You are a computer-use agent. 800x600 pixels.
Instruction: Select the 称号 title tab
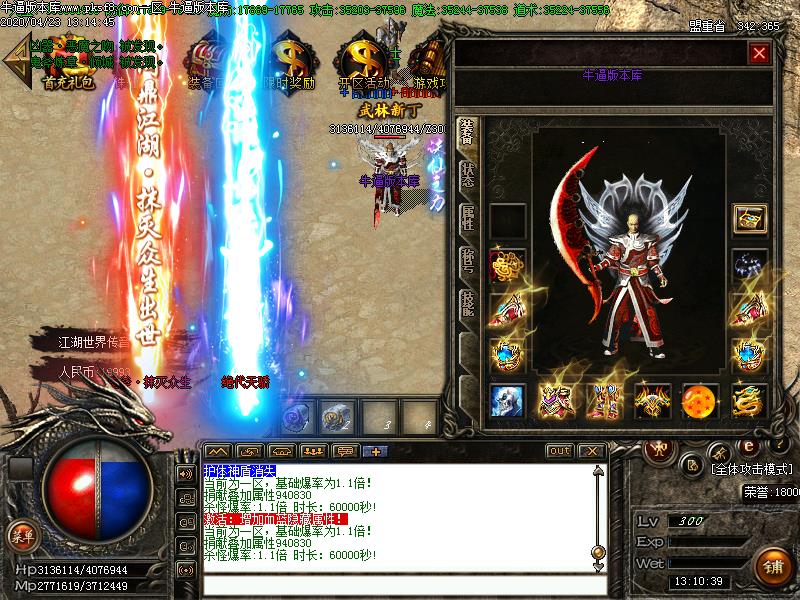pyautogui.click(x=467, y=262)
